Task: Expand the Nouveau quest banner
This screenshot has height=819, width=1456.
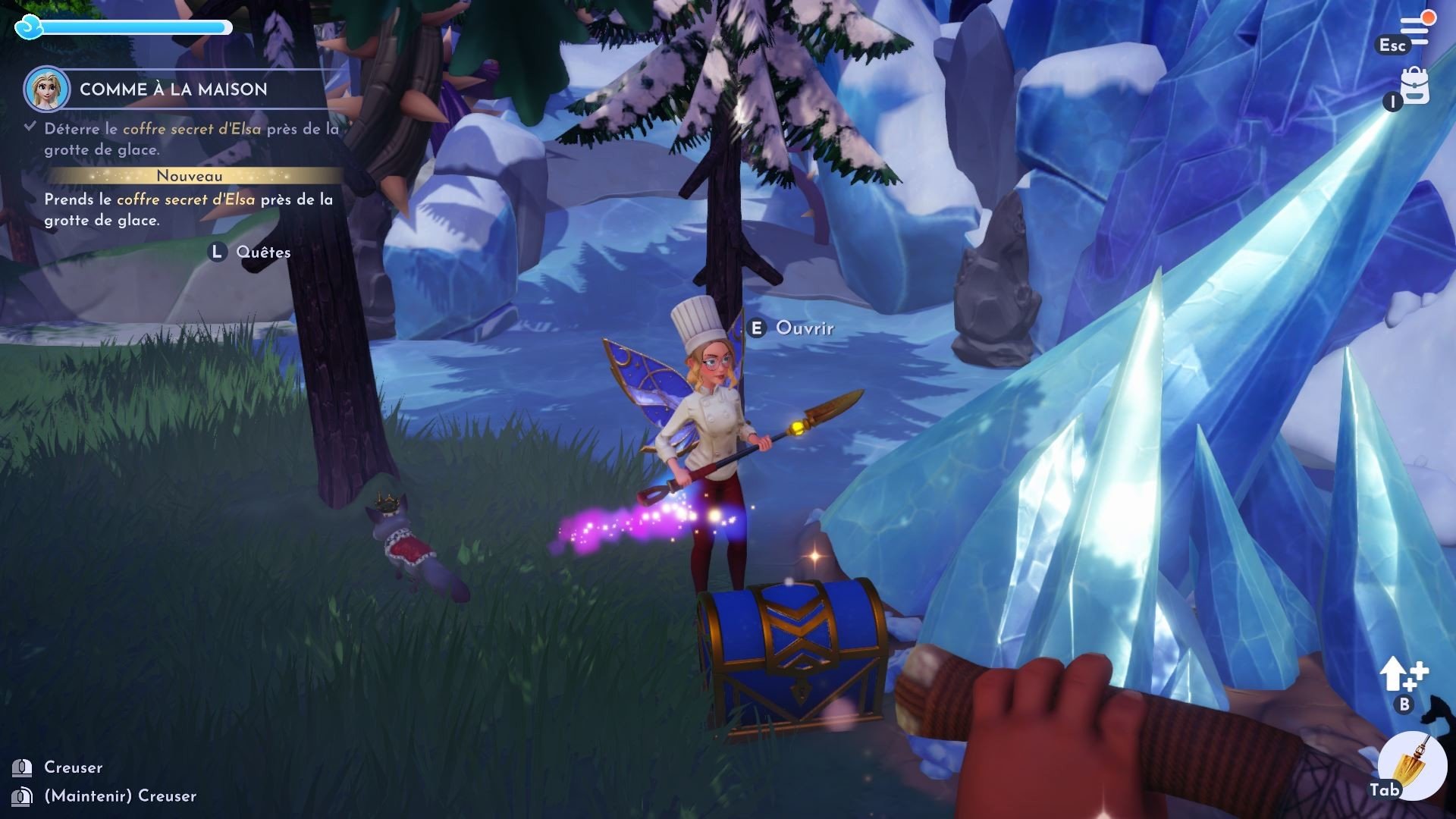Action: (189, 175)
